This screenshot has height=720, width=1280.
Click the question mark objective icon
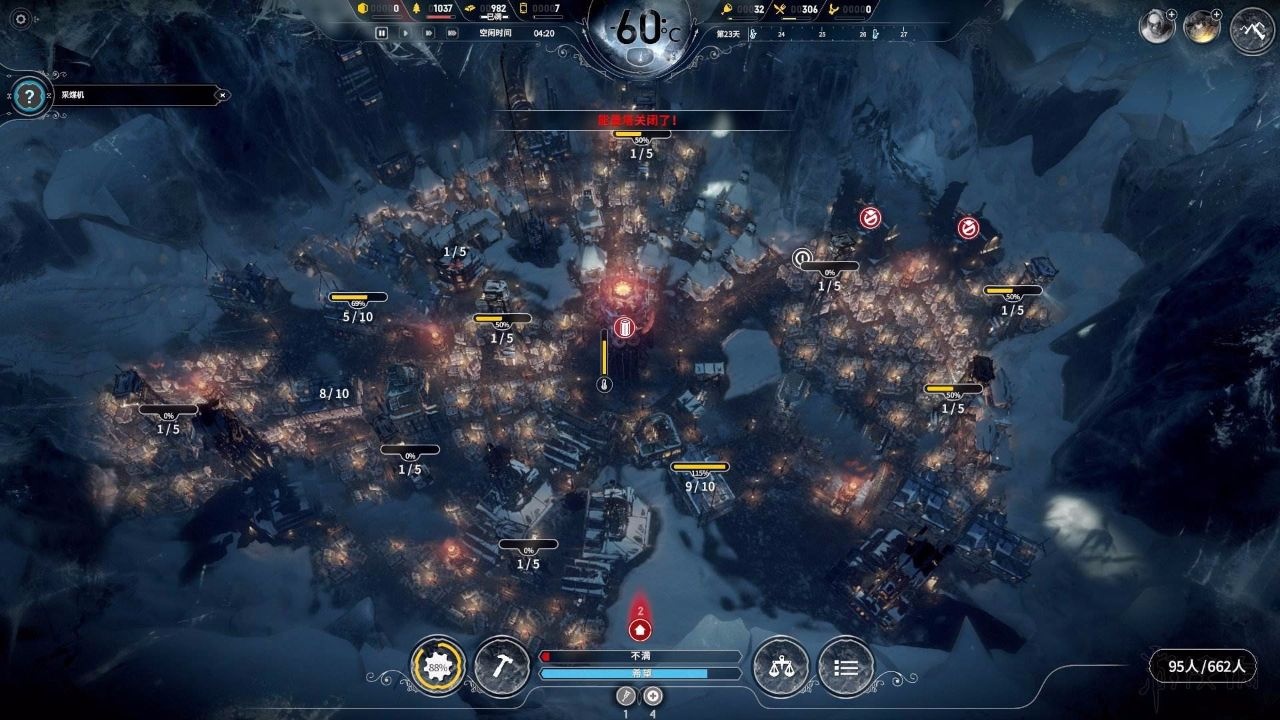pyautogui.click(x=31, y=96)
